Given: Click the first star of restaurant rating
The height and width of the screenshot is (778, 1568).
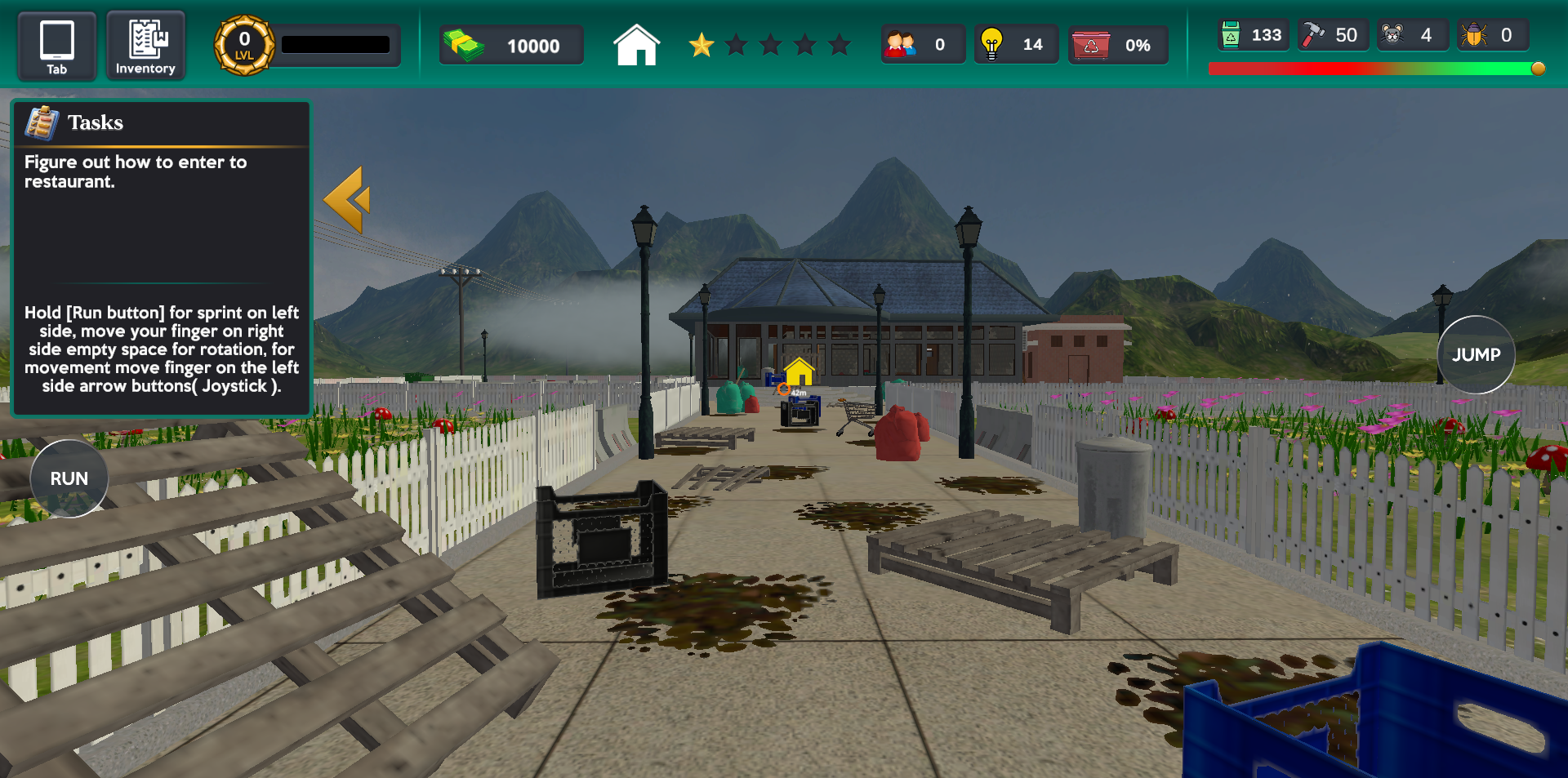Looking at the screenshot, I should pos(702,46).
